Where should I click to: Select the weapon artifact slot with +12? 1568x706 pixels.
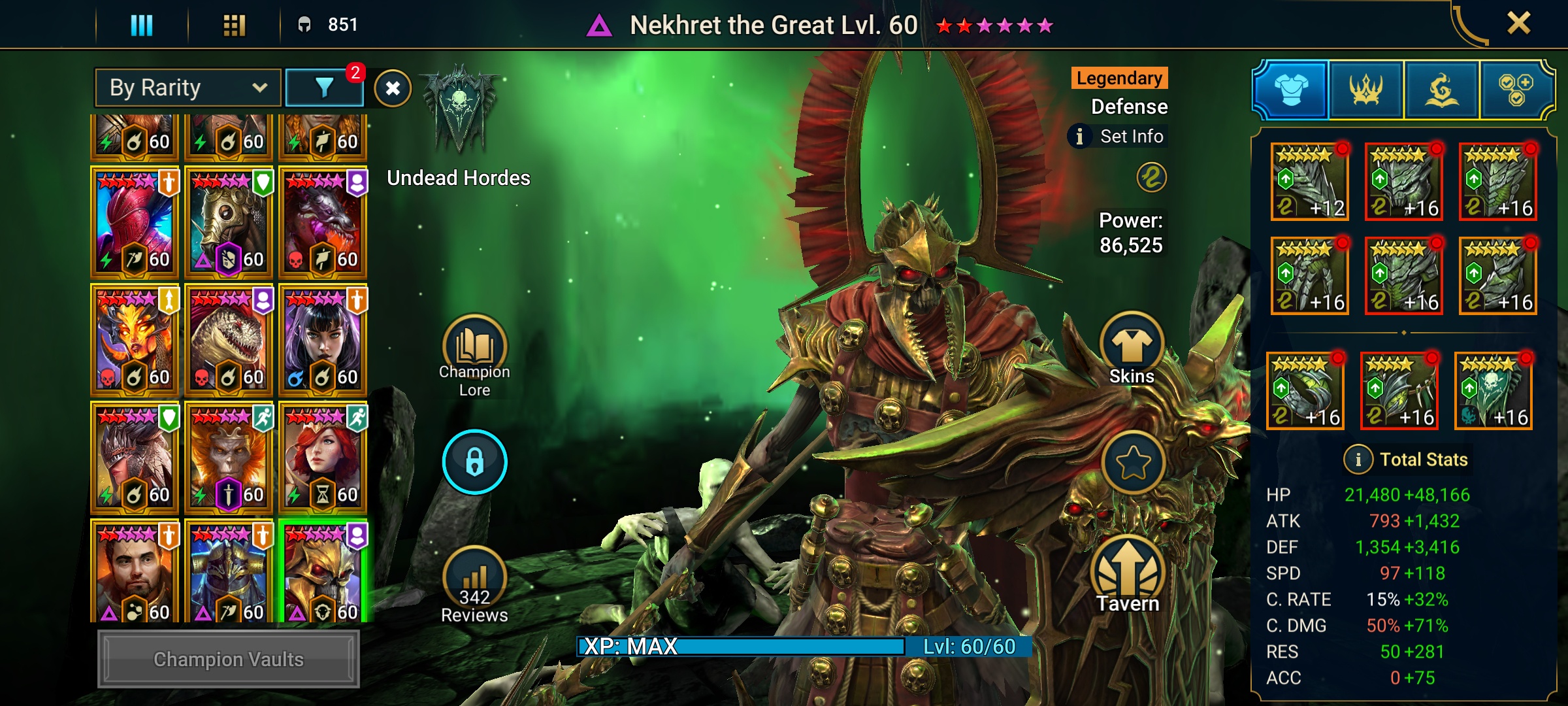(x=1309, y=182)
